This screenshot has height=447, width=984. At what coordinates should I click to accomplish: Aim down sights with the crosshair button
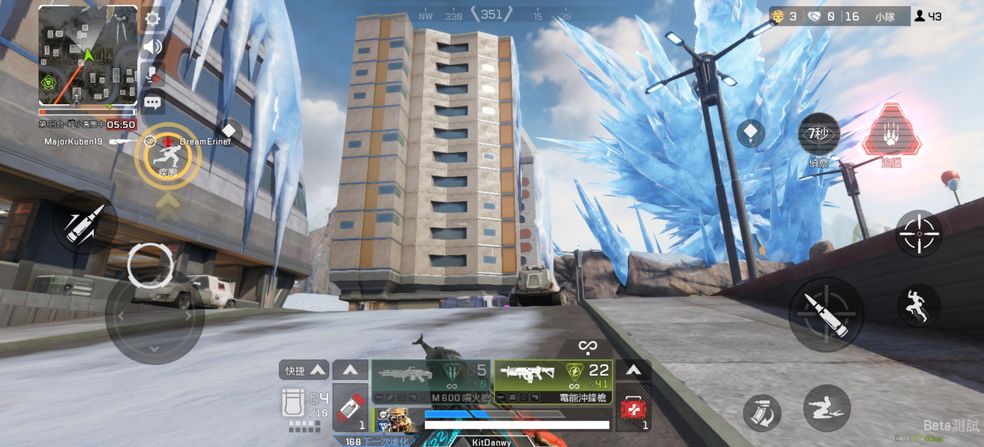tap(918, 234)
